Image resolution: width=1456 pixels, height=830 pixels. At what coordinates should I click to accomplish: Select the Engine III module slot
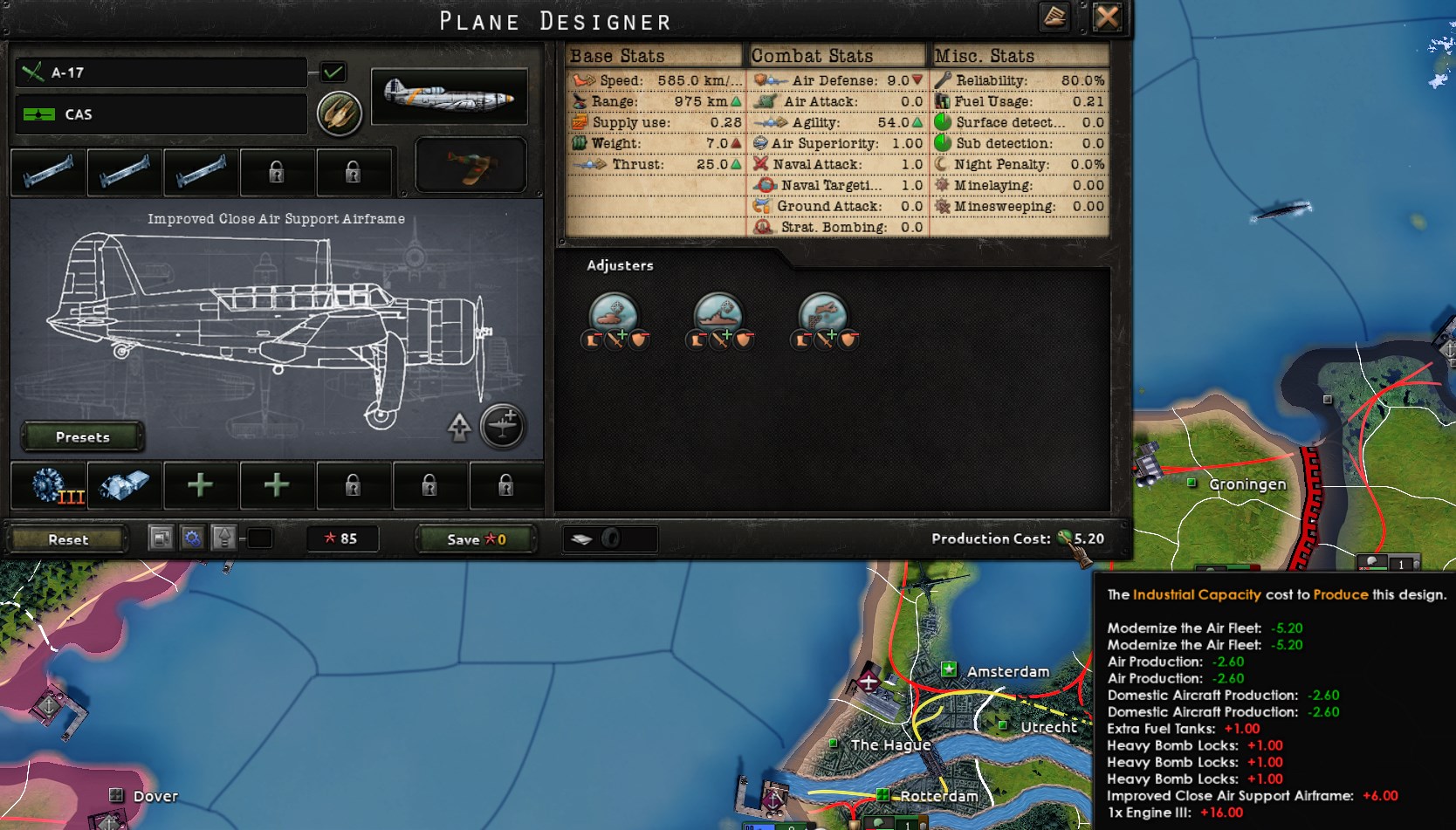(x=48, y=486)
